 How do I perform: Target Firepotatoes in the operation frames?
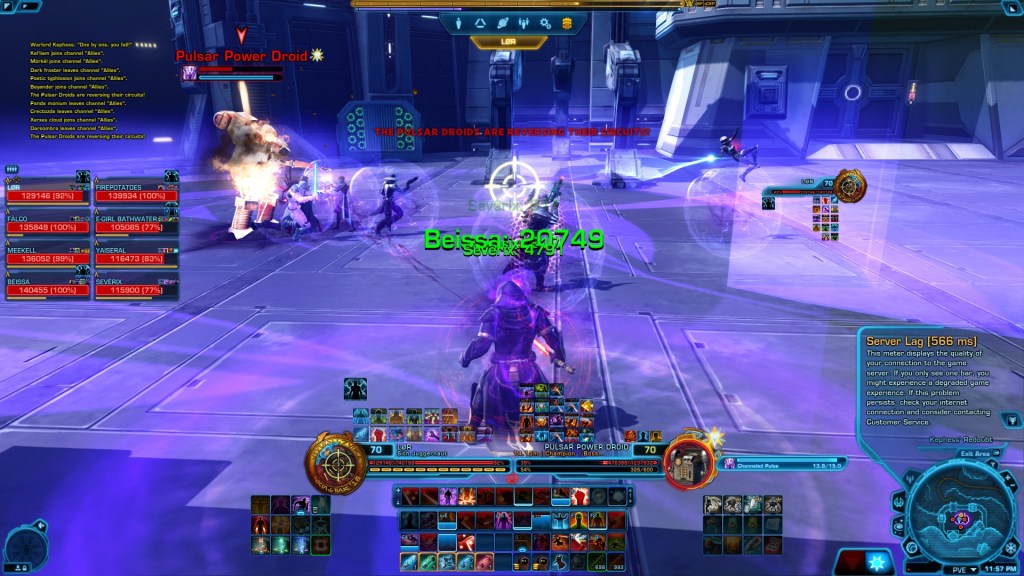[x=135, y=194]
